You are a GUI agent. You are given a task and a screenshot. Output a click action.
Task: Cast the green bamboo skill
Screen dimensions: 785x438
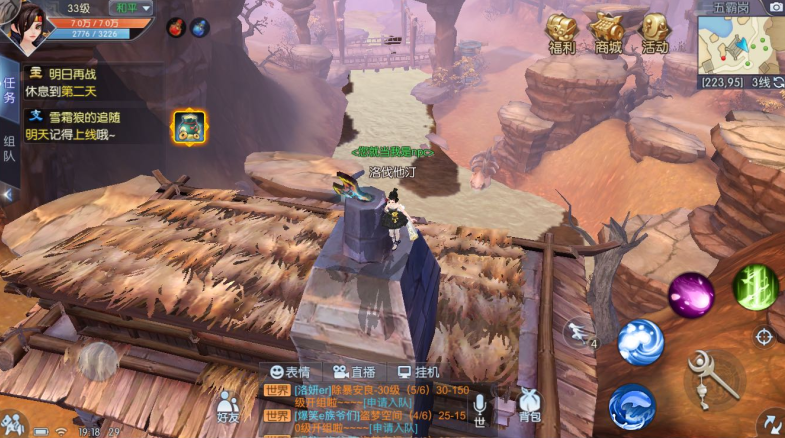coord(756,287)
